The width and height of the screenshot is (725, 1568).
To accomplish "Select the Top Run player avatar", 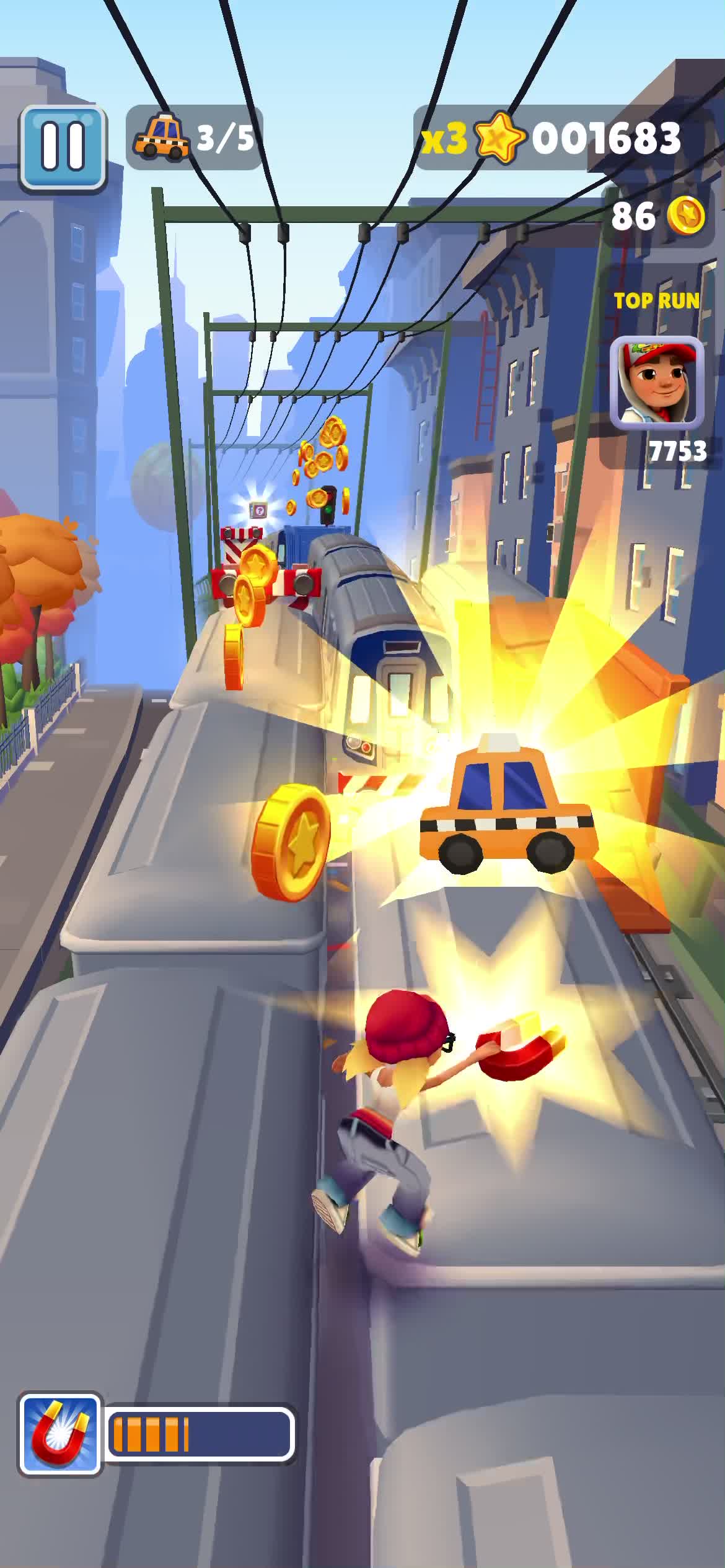I will 657,383.
